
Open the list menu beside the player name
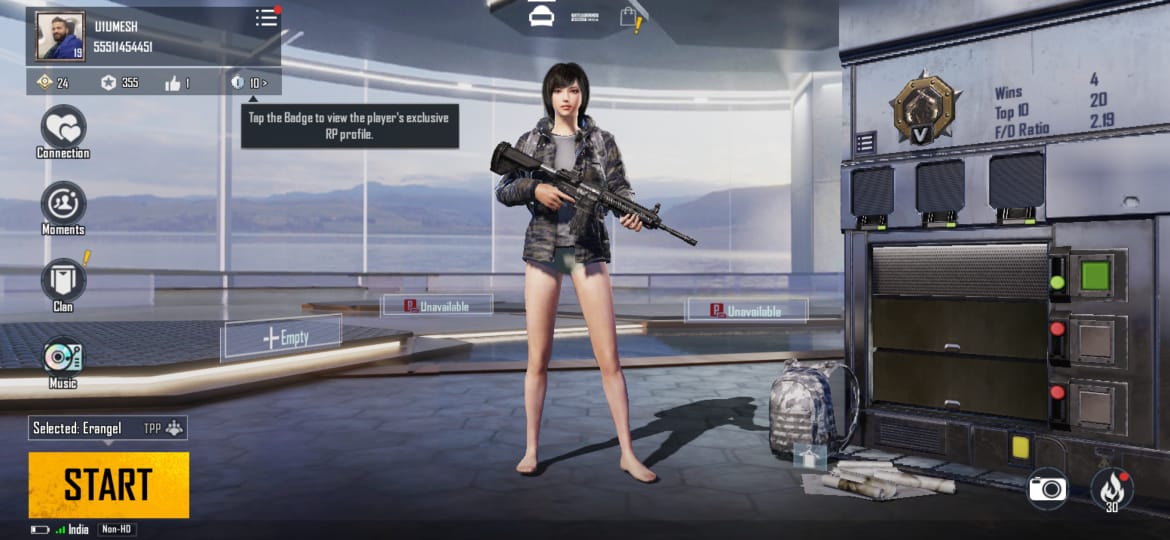tap(266, 18)
